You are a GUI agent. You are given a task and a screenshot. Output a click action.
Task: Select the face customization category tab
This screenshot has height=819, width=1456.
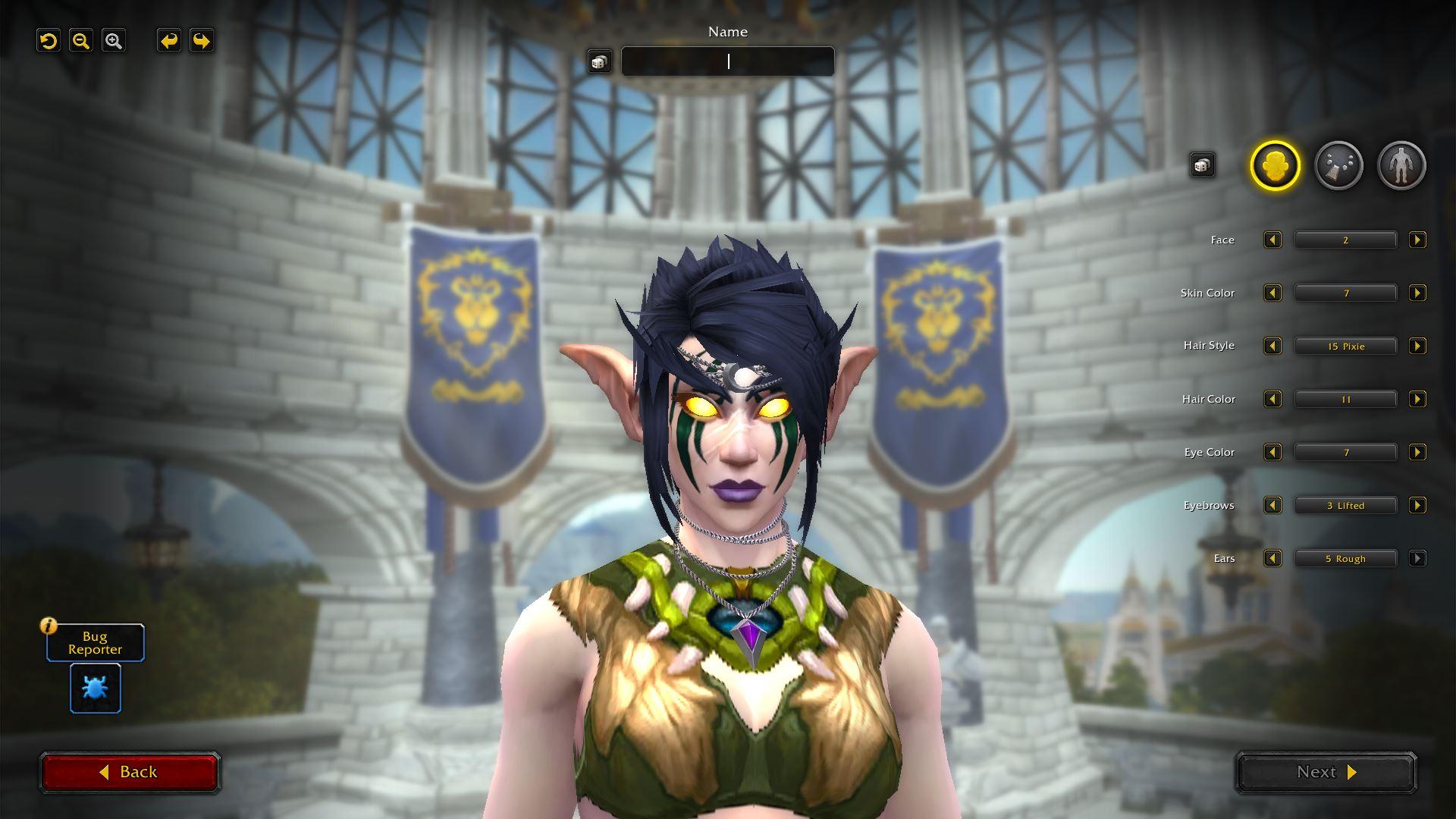(x=1275, y=165)
